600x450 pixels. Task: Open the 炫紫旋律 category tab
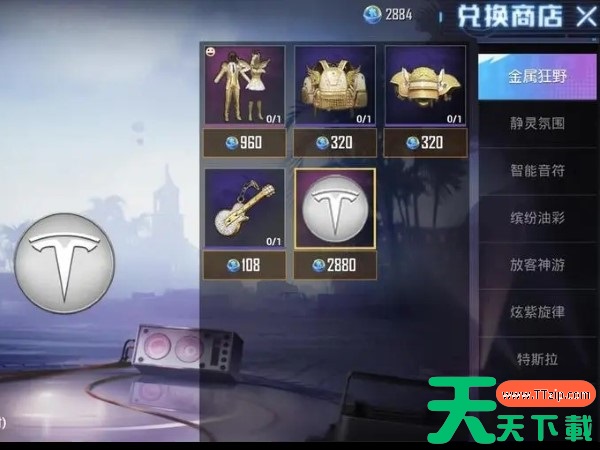537,312
